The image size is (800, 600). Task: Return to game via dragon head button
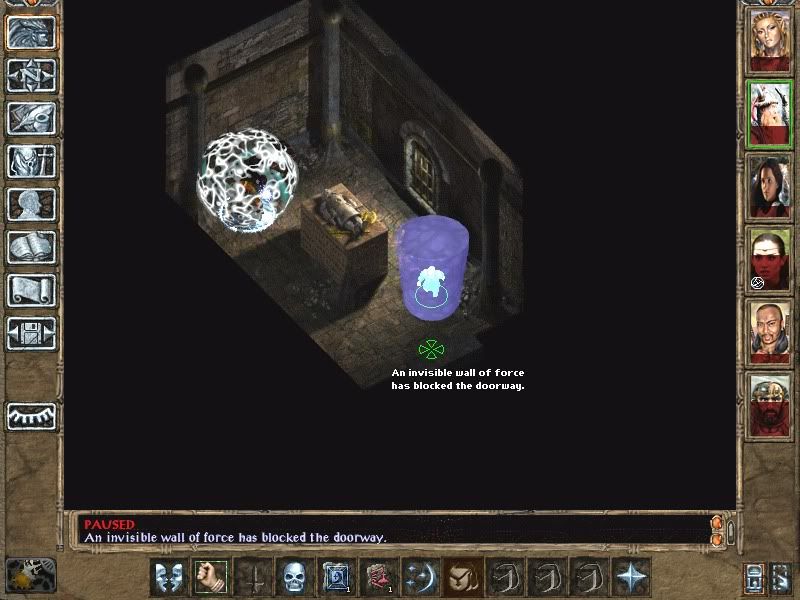(x=32, y=32)
